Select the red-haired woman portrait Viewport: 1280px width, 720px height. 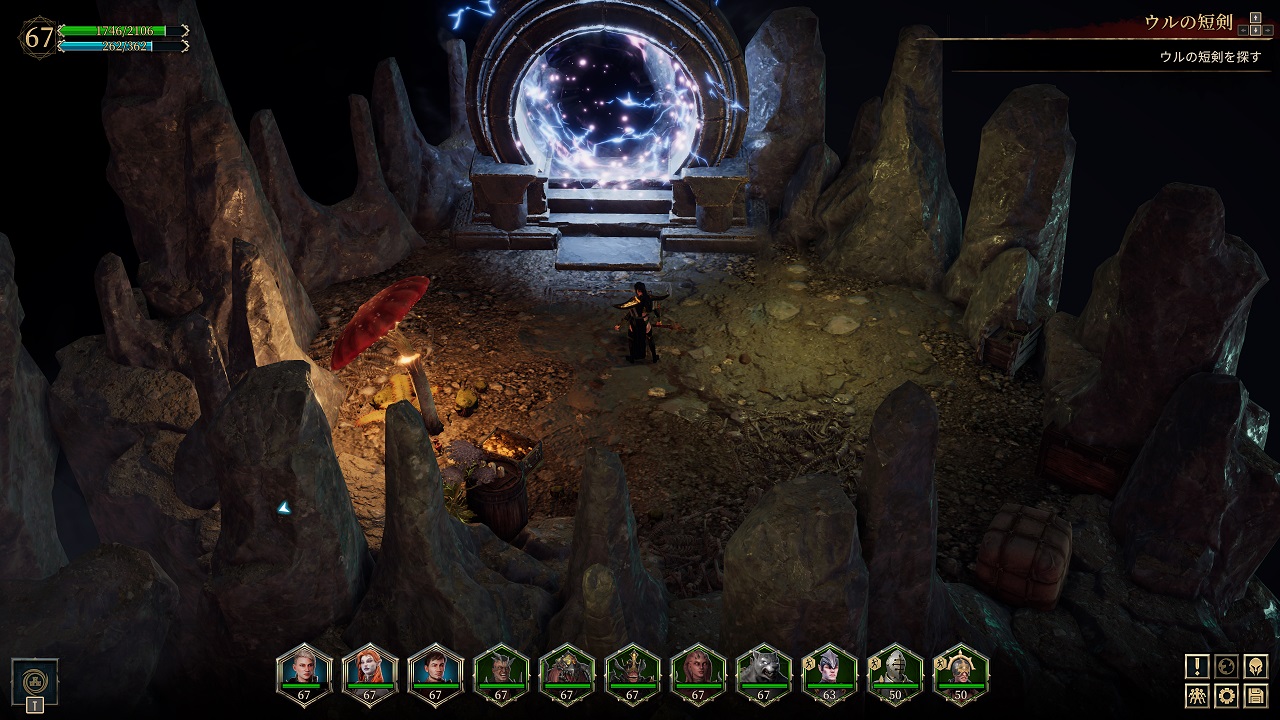(x=369, y=668)
